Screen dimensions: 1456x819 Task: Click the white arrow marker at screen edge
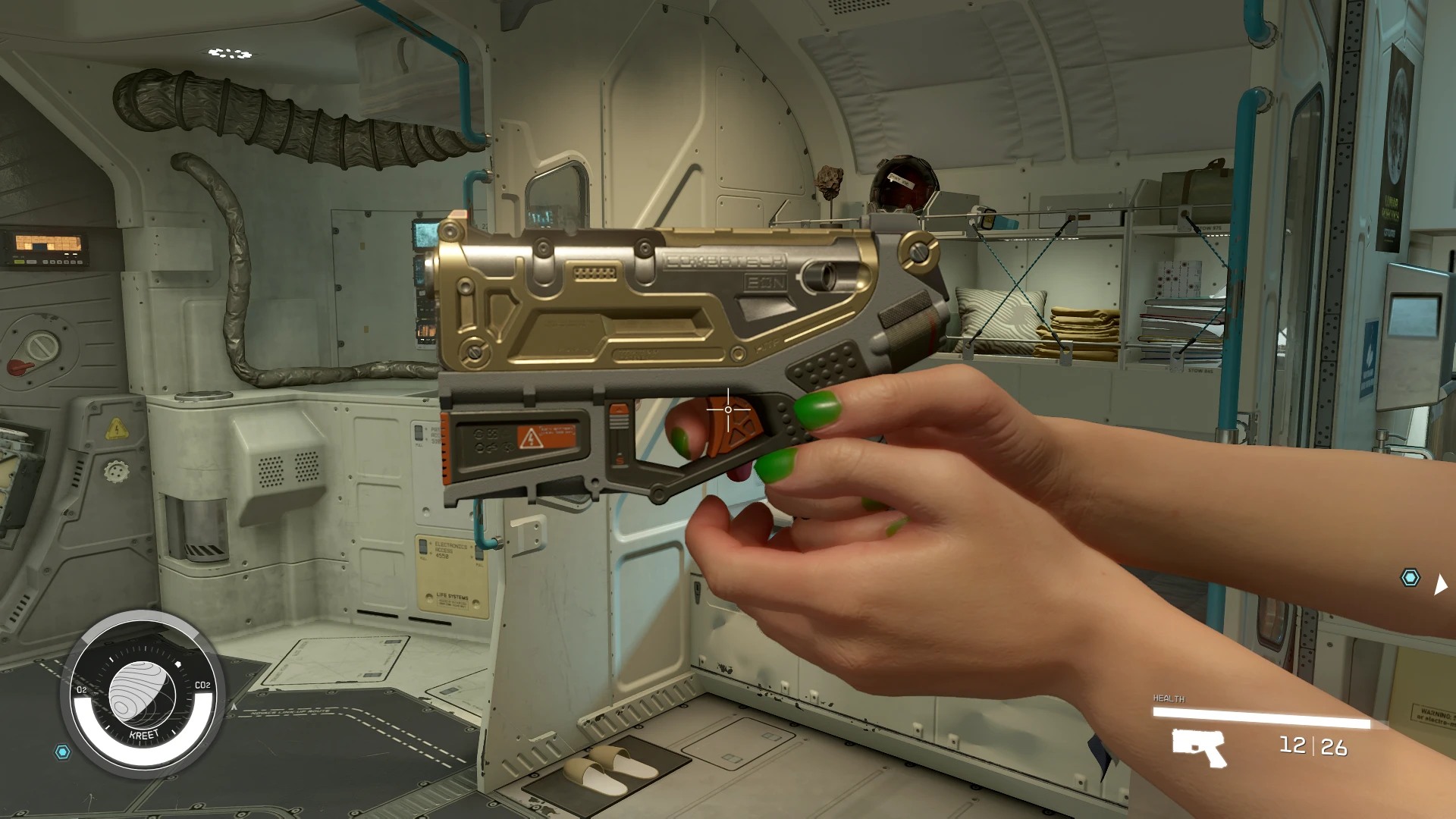[1442, 584]
